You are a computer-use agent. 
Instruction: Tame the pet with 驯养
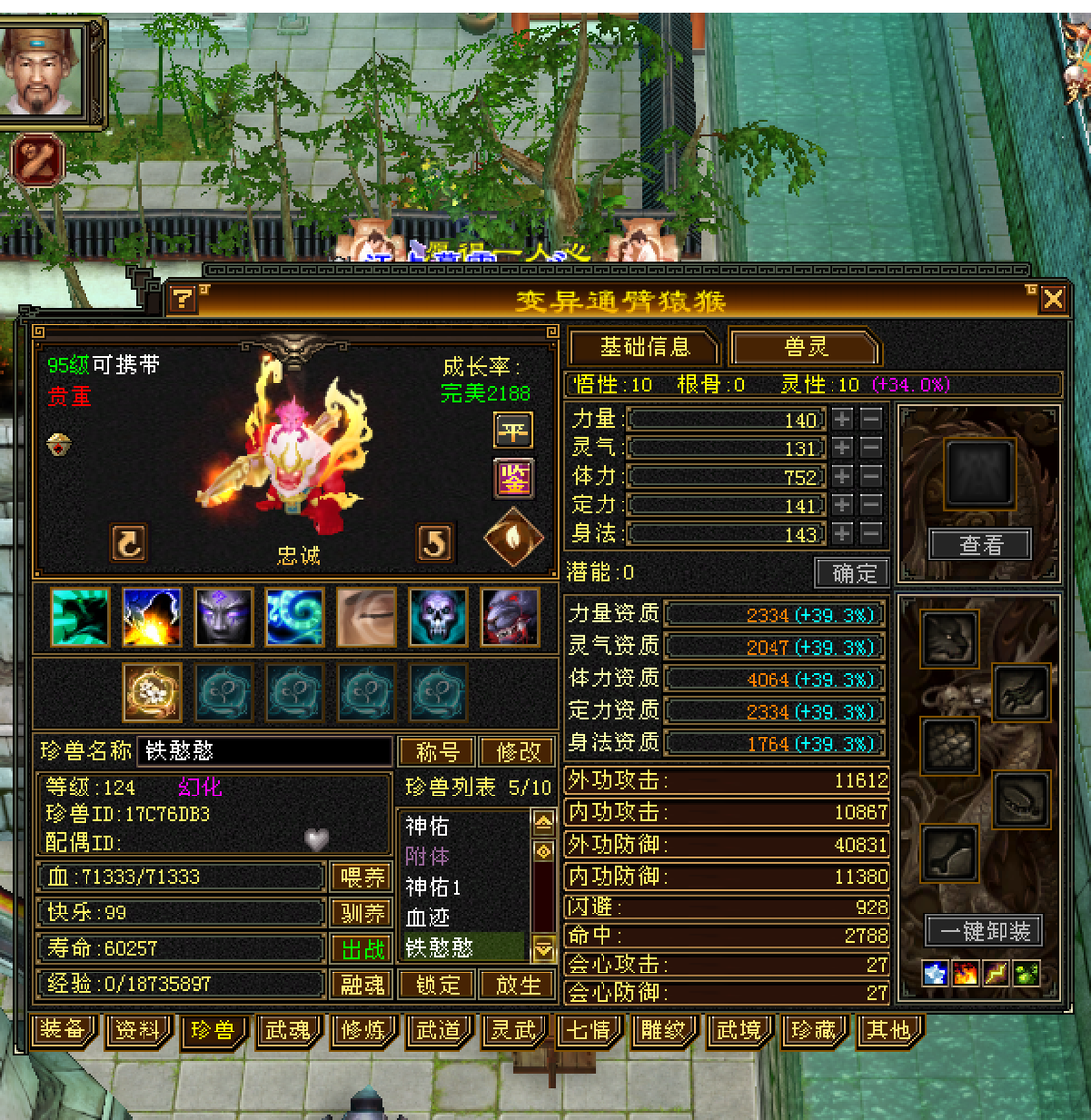click(x=363, y=913)
